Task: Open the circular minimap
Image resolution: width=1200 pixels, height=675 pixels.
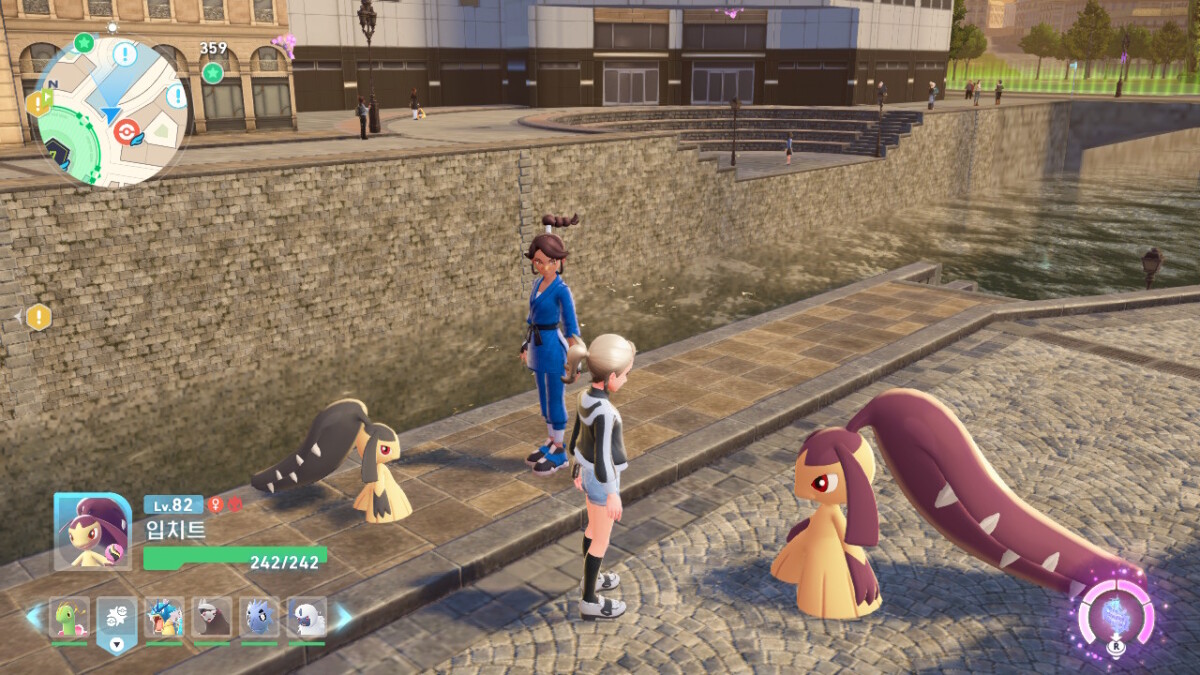Action: point(110,110)
